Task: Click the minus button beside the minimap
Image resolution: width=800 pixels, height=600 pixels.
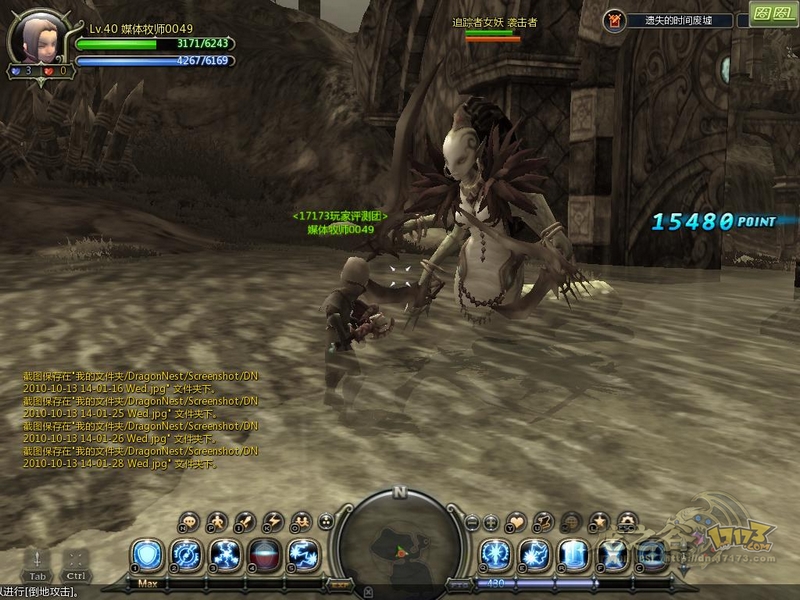Action: coord(472,521)
